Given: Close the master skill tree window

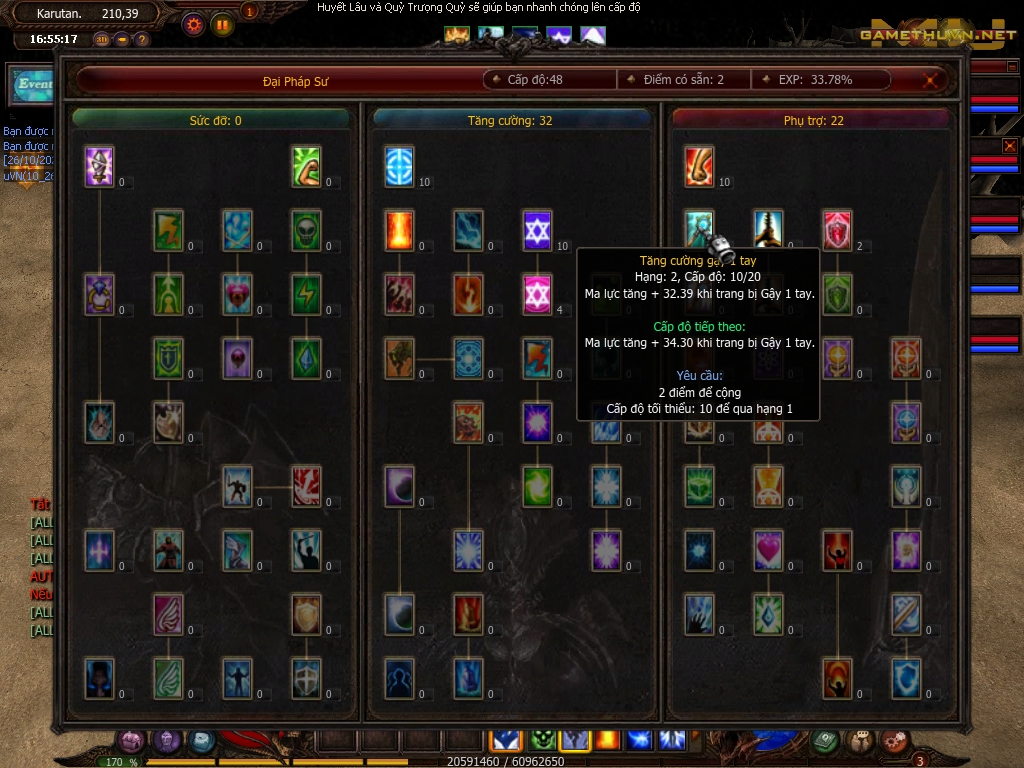Looking at the screenshot, I should click(931, 80).
